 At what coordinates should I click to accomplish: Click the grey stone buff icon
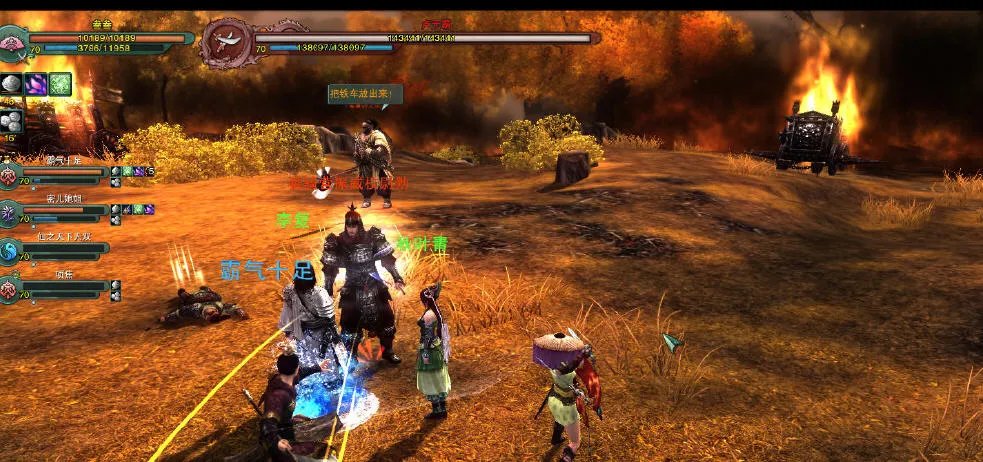click(12, 84)
